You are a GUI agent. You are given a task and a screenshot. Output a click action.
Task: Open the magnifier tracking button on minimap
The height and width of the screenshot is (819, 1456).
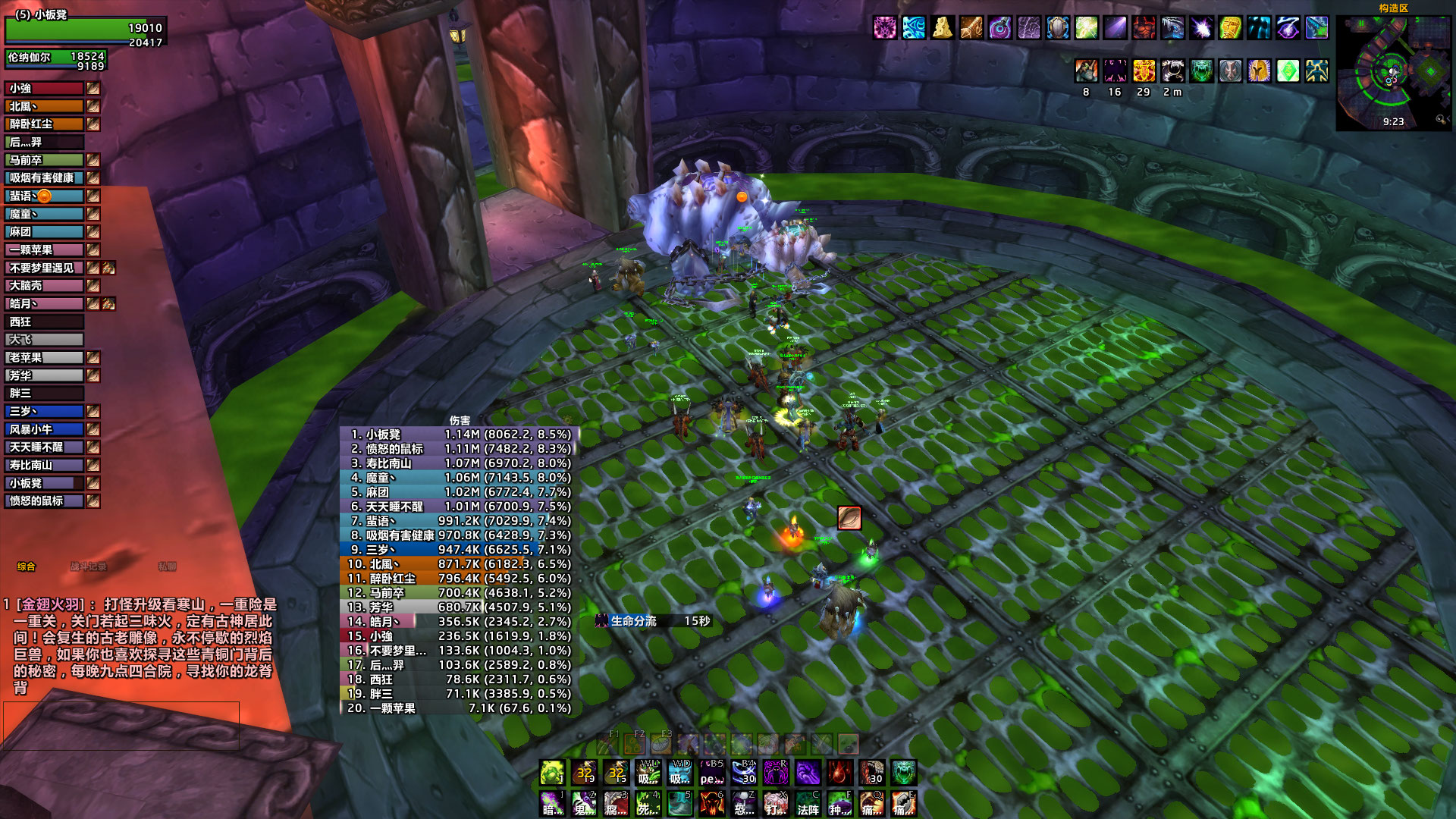pos(1440,120)
